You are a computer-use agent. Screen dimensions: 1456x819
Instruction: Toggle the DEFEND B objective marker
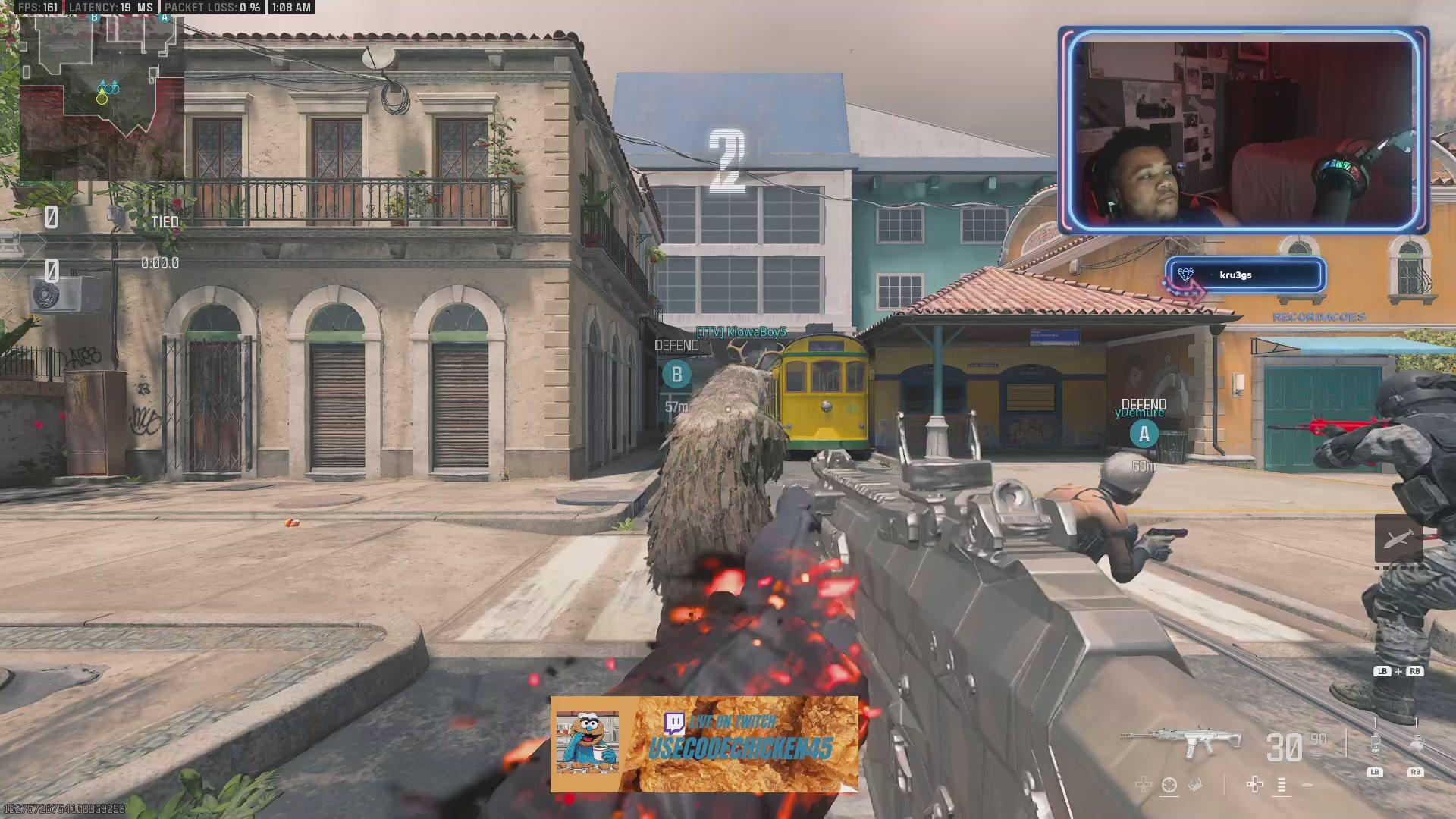coord(677,374)
